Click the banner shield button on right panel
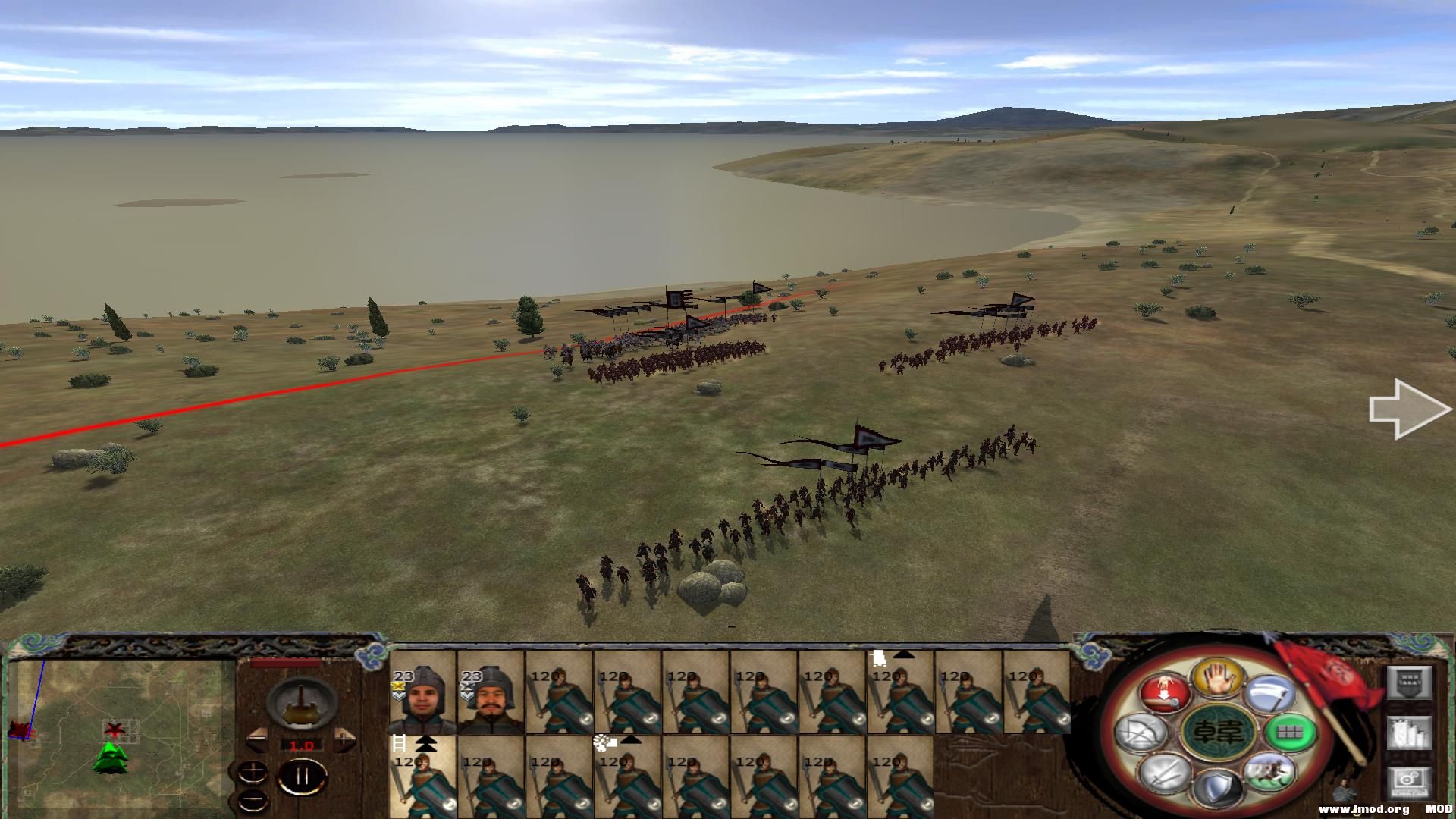Screen dimensions: 1456x819 [x=1410, y=682]
